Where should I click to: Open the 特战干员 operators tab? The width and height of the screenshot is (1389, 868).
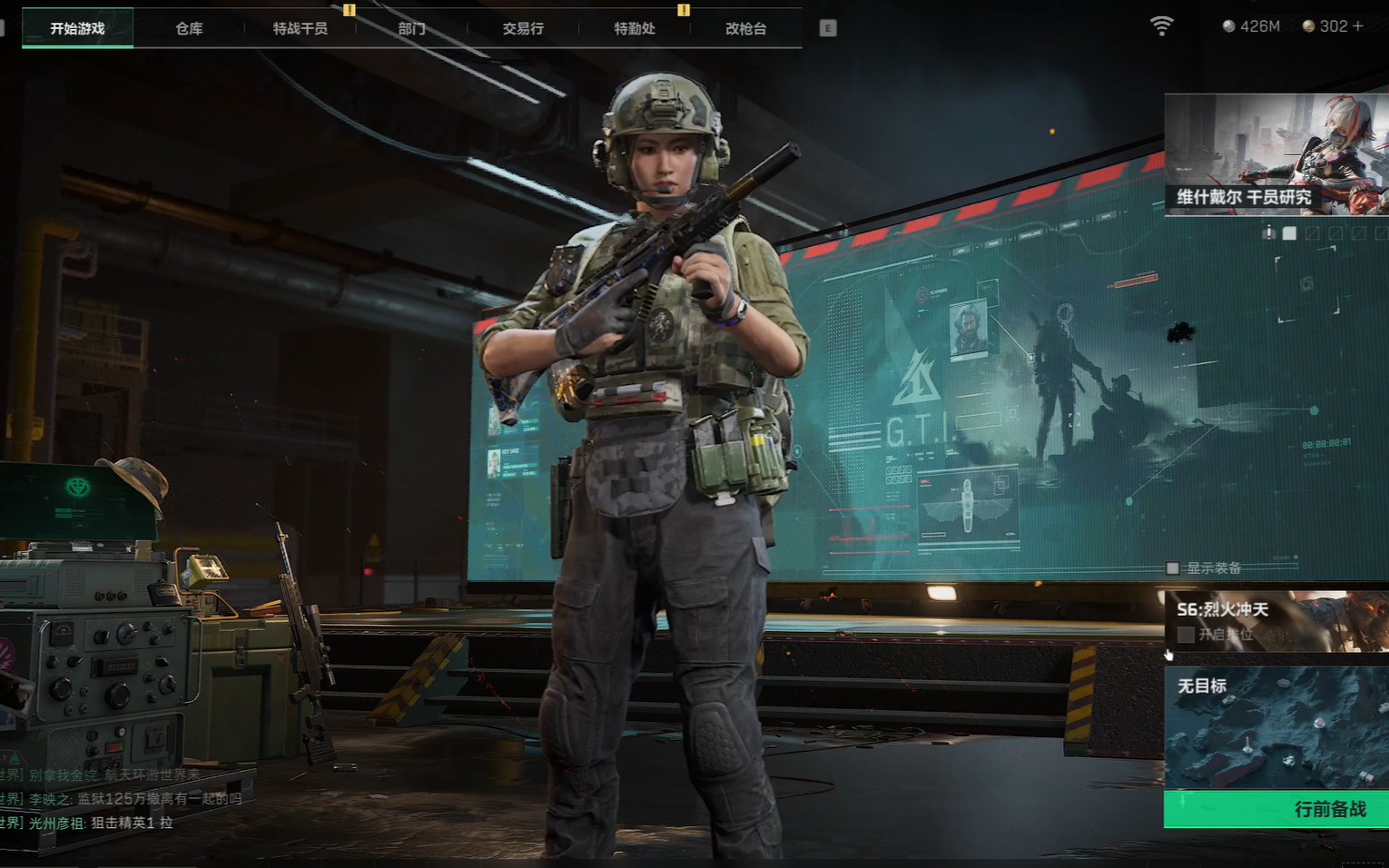point(300,28)
